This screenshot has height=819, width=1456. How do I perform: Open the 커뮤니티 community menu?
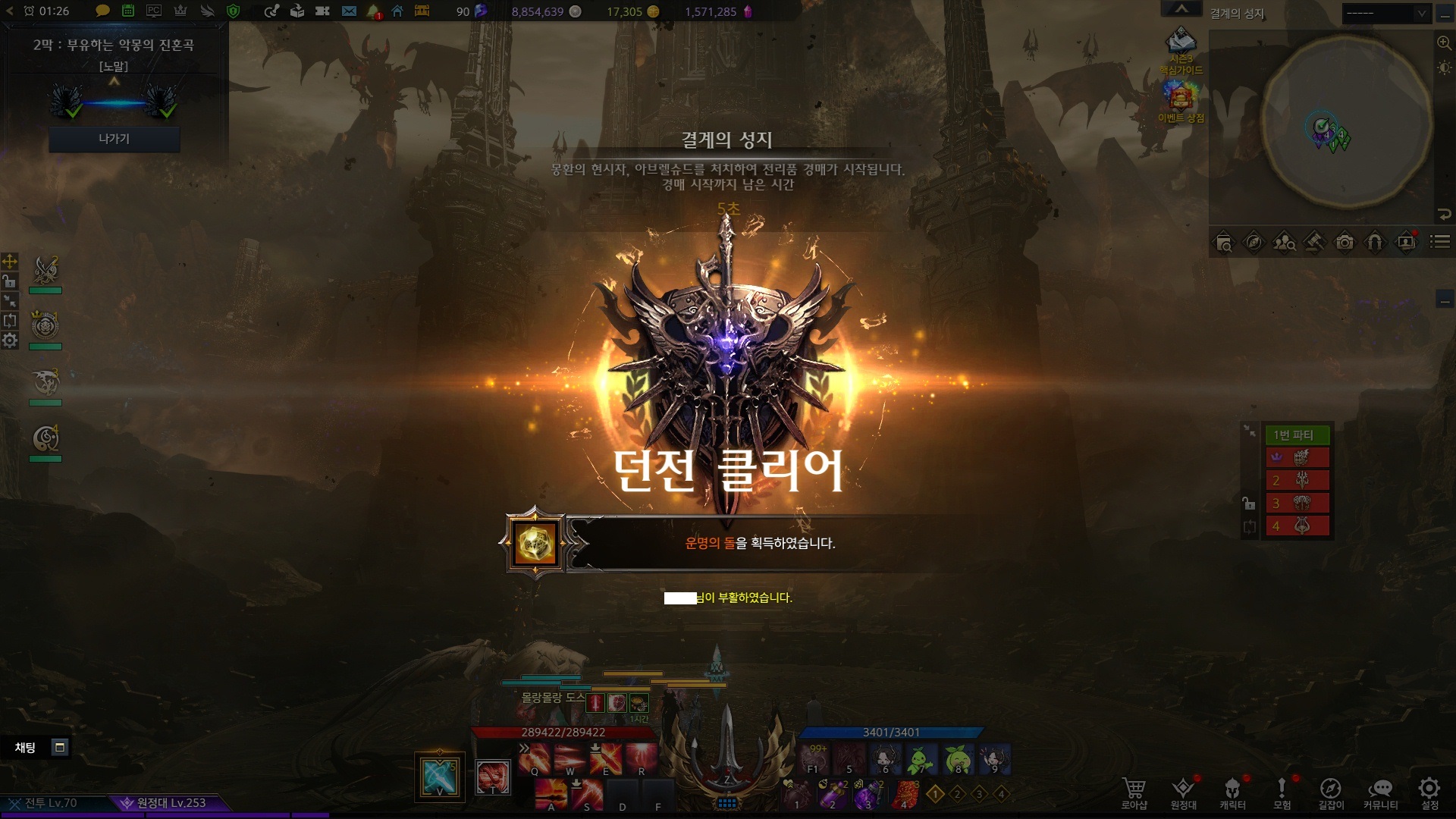1380,793
